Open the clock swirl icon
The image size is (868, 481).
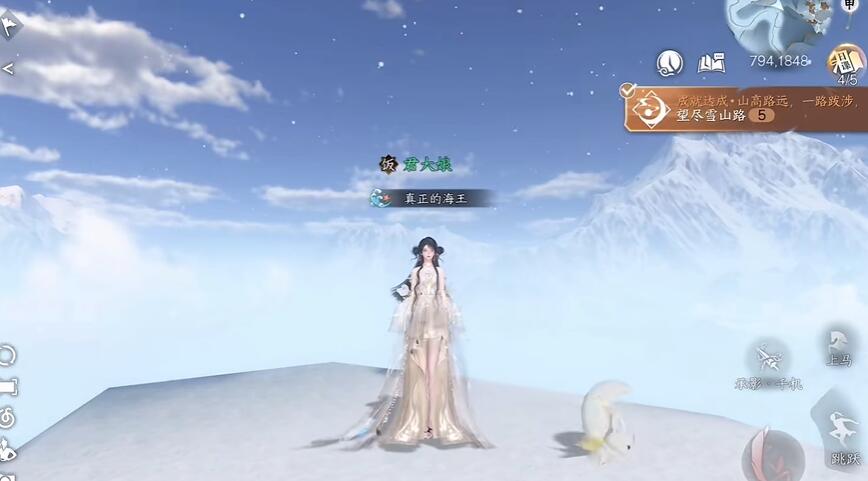point(669,63)
